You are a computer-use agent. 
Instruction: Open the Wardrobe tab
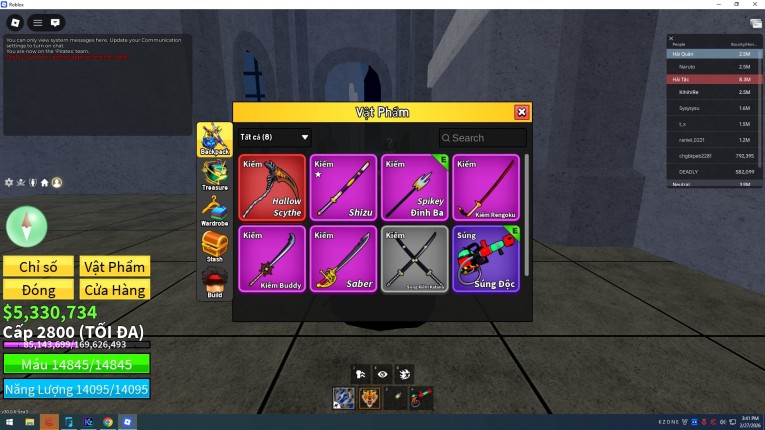coord(214,210)
